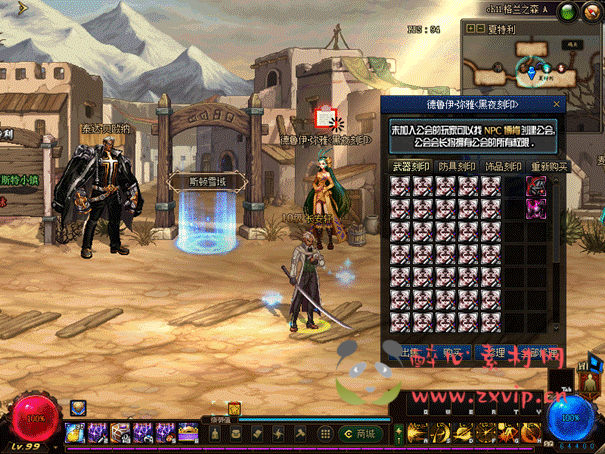The height and width of the screenshot is (454, 605).
Task: Select the second item in shop's right column
Action: tap(537, 205)
